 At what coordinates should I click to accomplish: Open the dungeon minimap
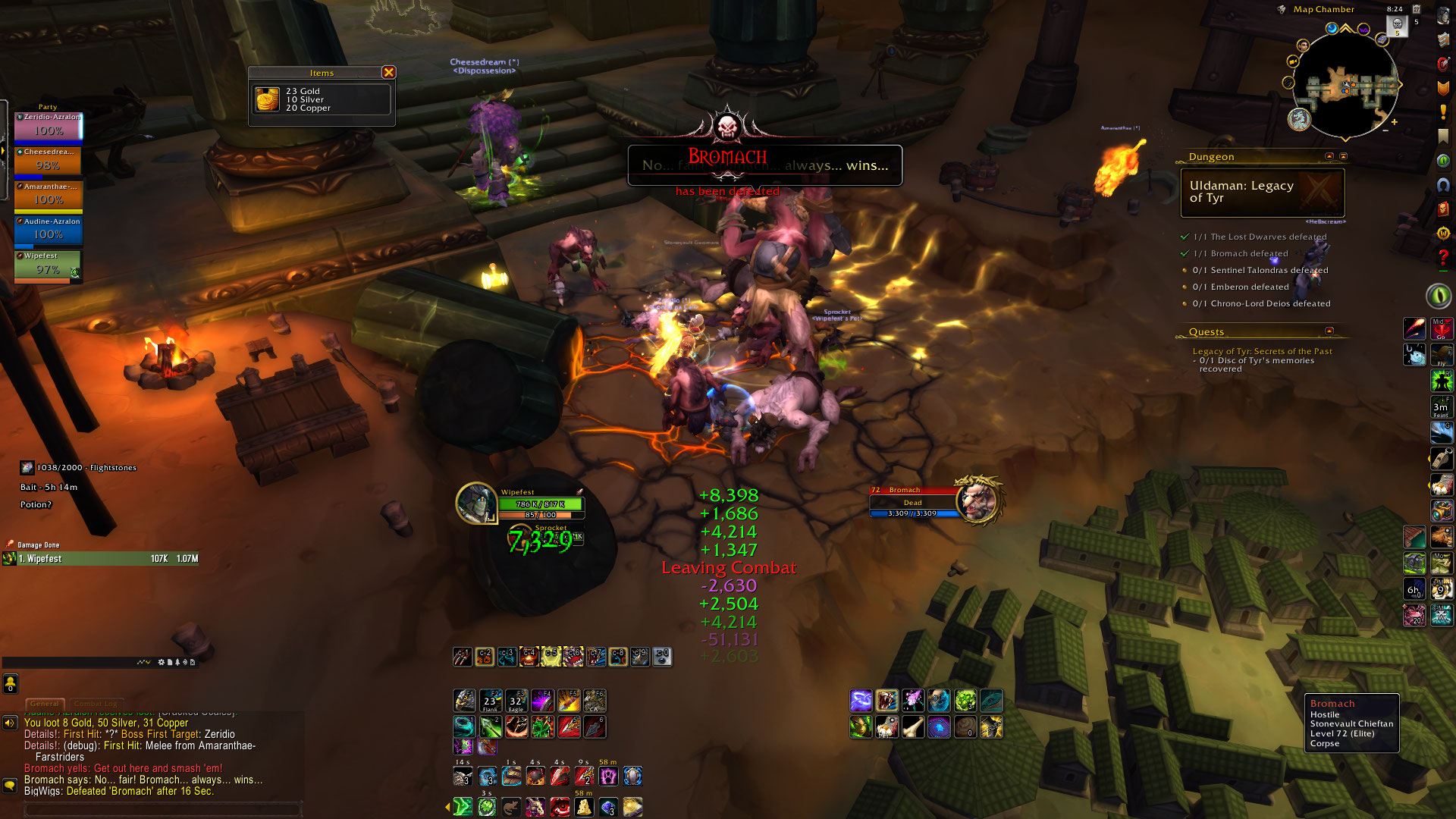coord(1345,89)
